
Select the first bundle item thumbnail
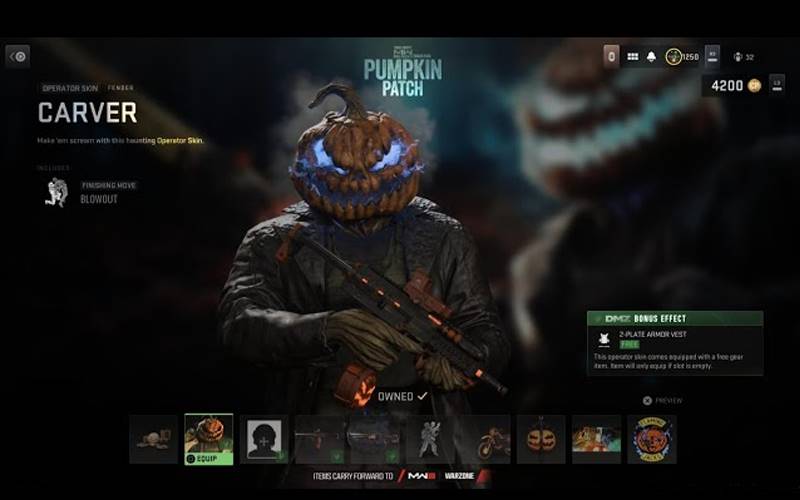[153, 439]
